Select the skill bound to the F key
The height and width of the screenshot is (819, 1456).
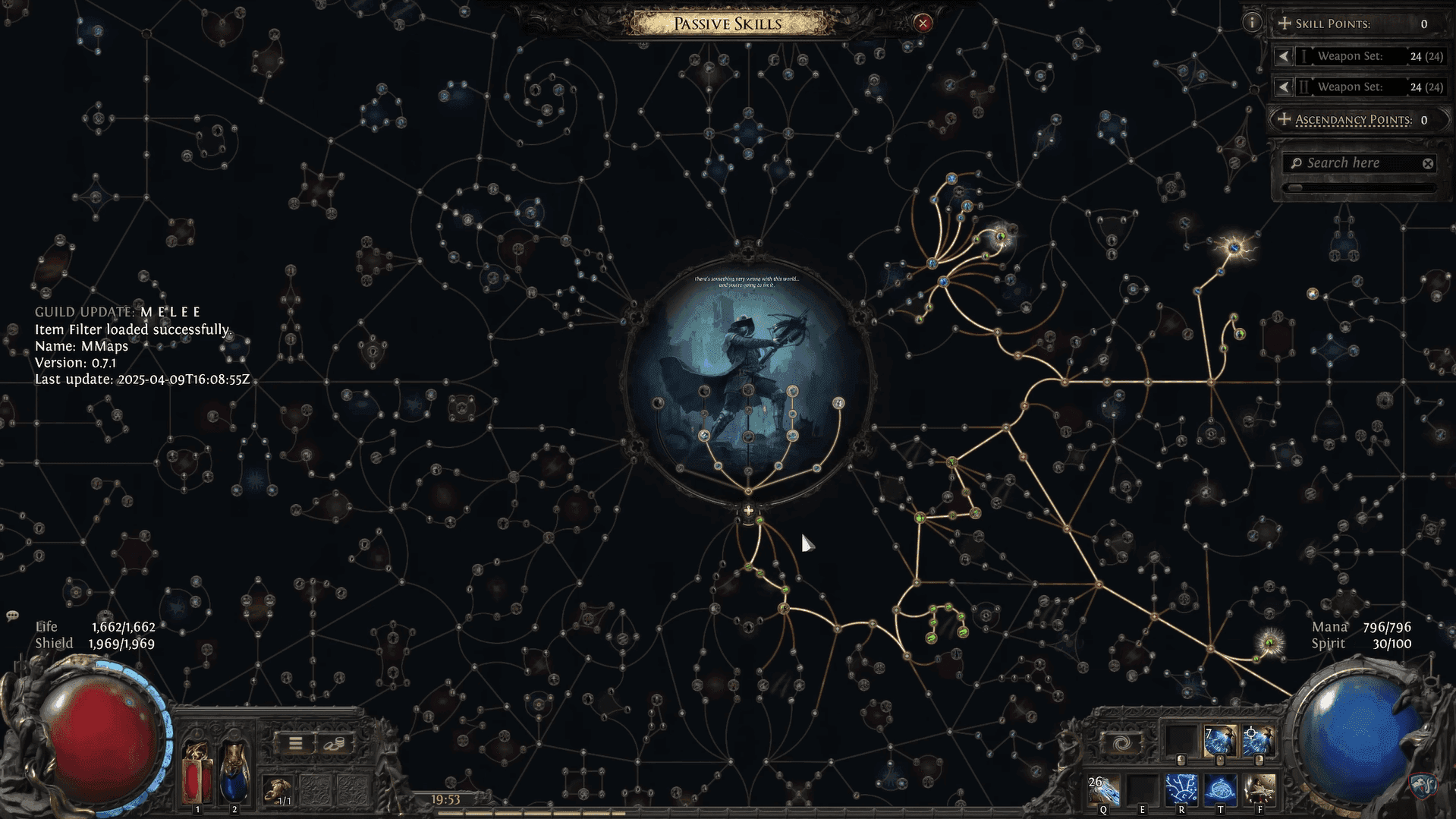[1259, 790]
